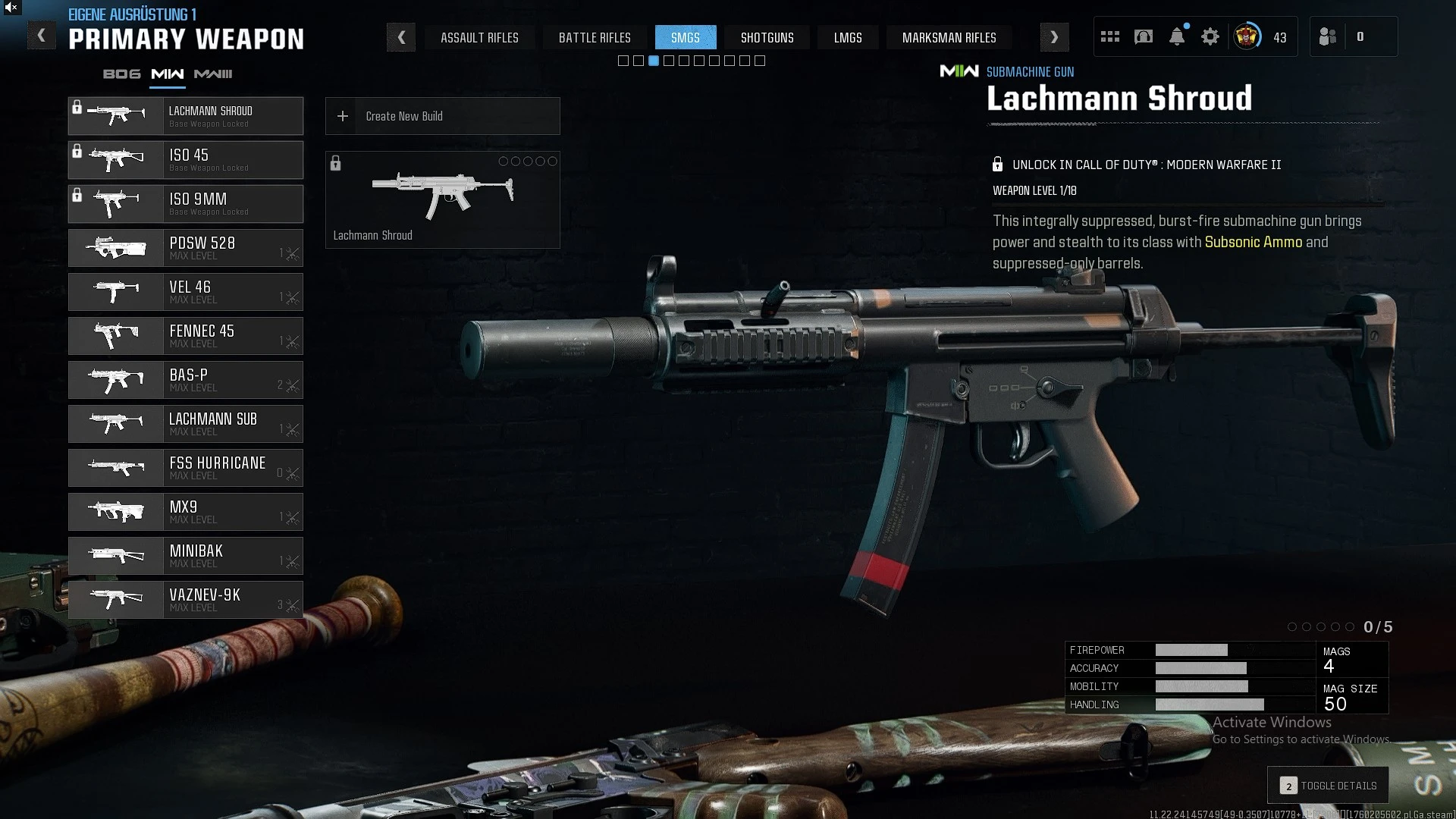Image resolution: width=1456 pixels, height=819 pixels.
Task: Click Create New Build
Action: point(442,116)
